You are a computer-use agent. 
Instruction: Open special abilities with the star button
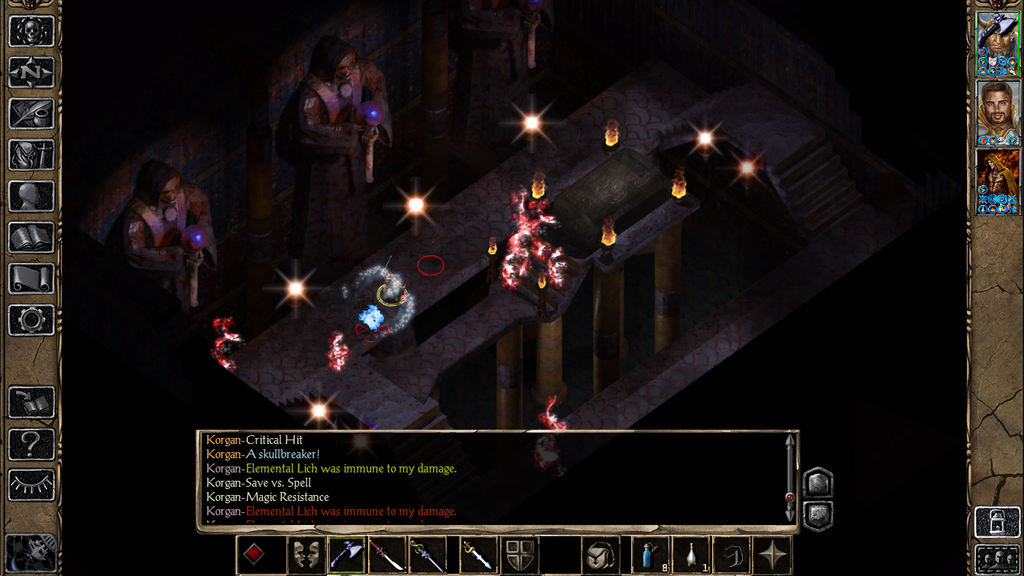tap(772, 555)
